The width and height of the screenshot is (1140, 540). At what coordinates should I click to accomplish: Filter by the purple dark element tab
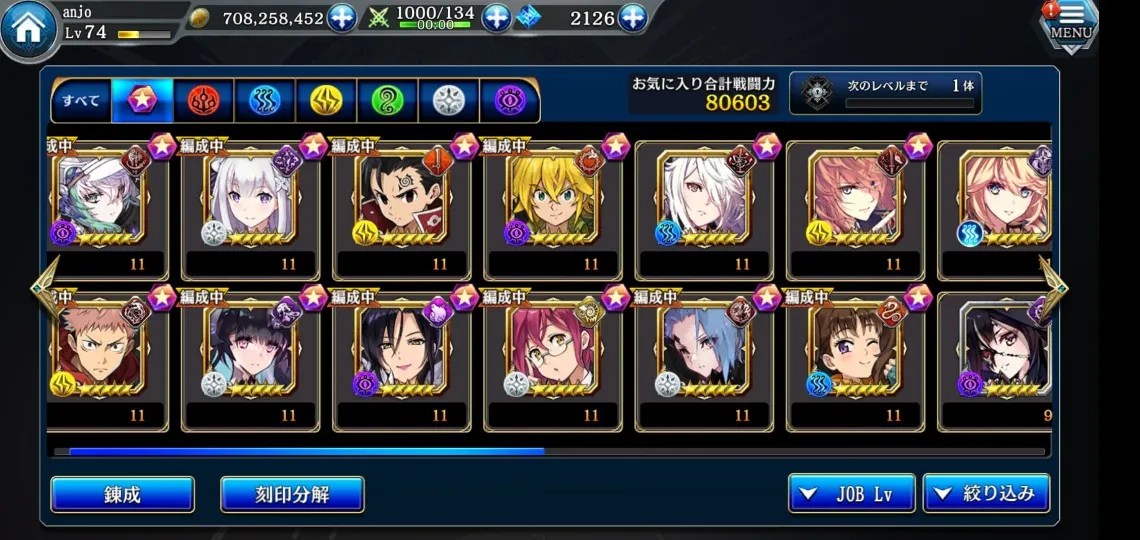click(509, 100)
